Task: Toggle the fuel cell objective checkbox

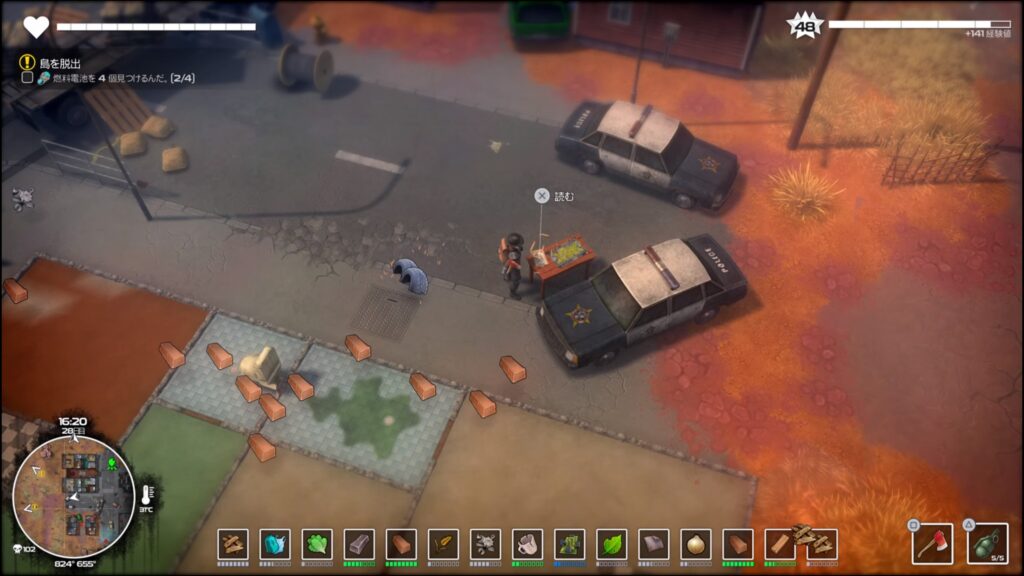Action: [27, 77]
